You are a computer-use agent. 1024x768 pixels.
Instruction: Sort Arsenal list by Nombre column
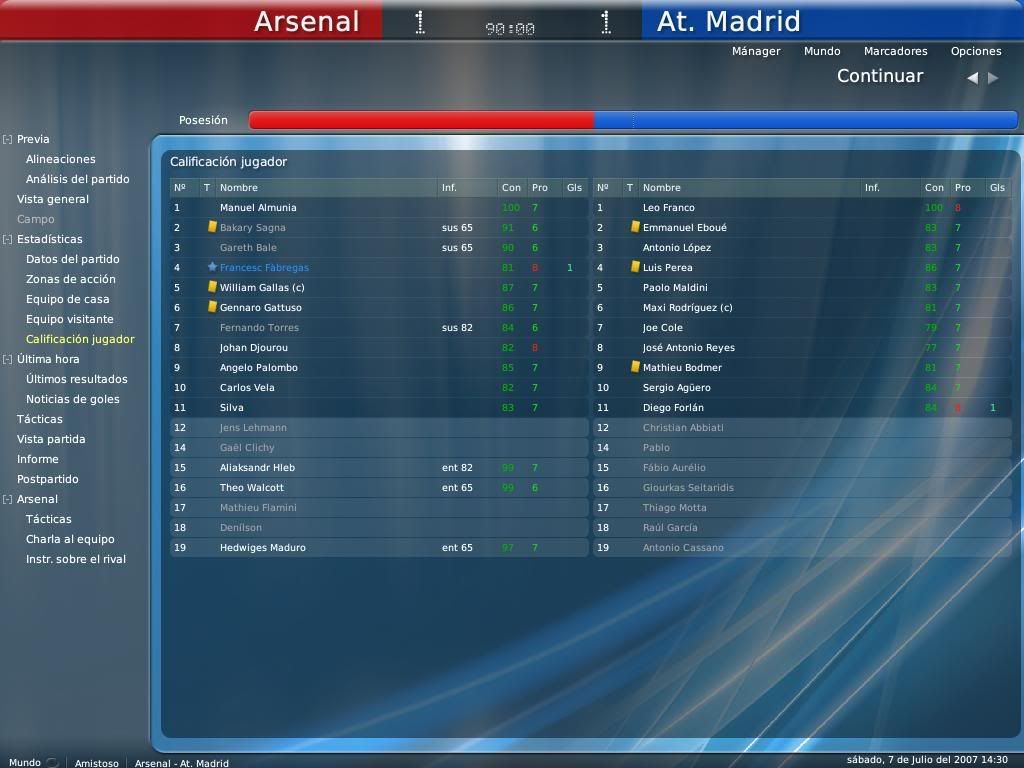pyautogui.click(x=239, y=187)
